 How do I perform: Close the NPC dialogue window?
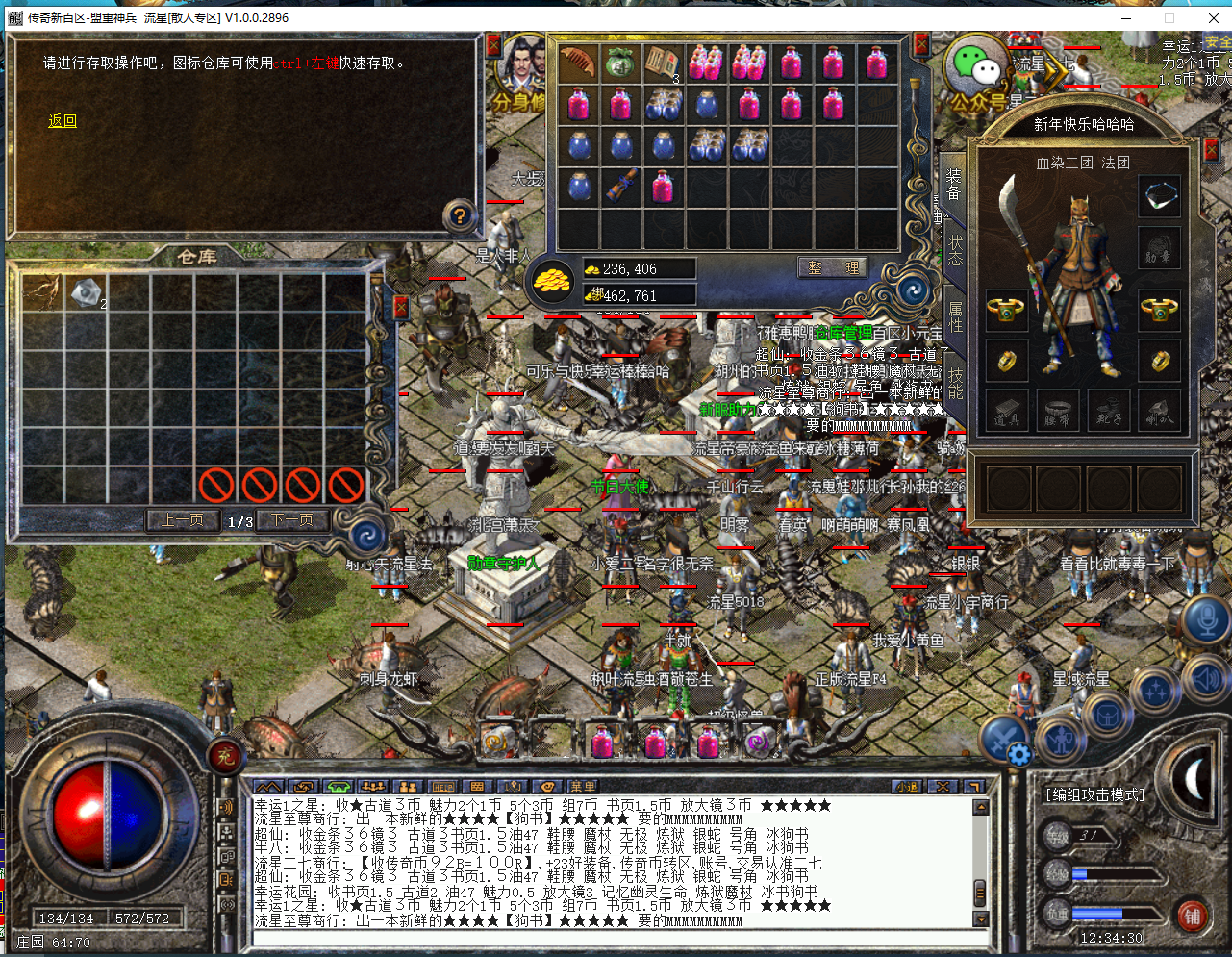click(x=493, y=45)
